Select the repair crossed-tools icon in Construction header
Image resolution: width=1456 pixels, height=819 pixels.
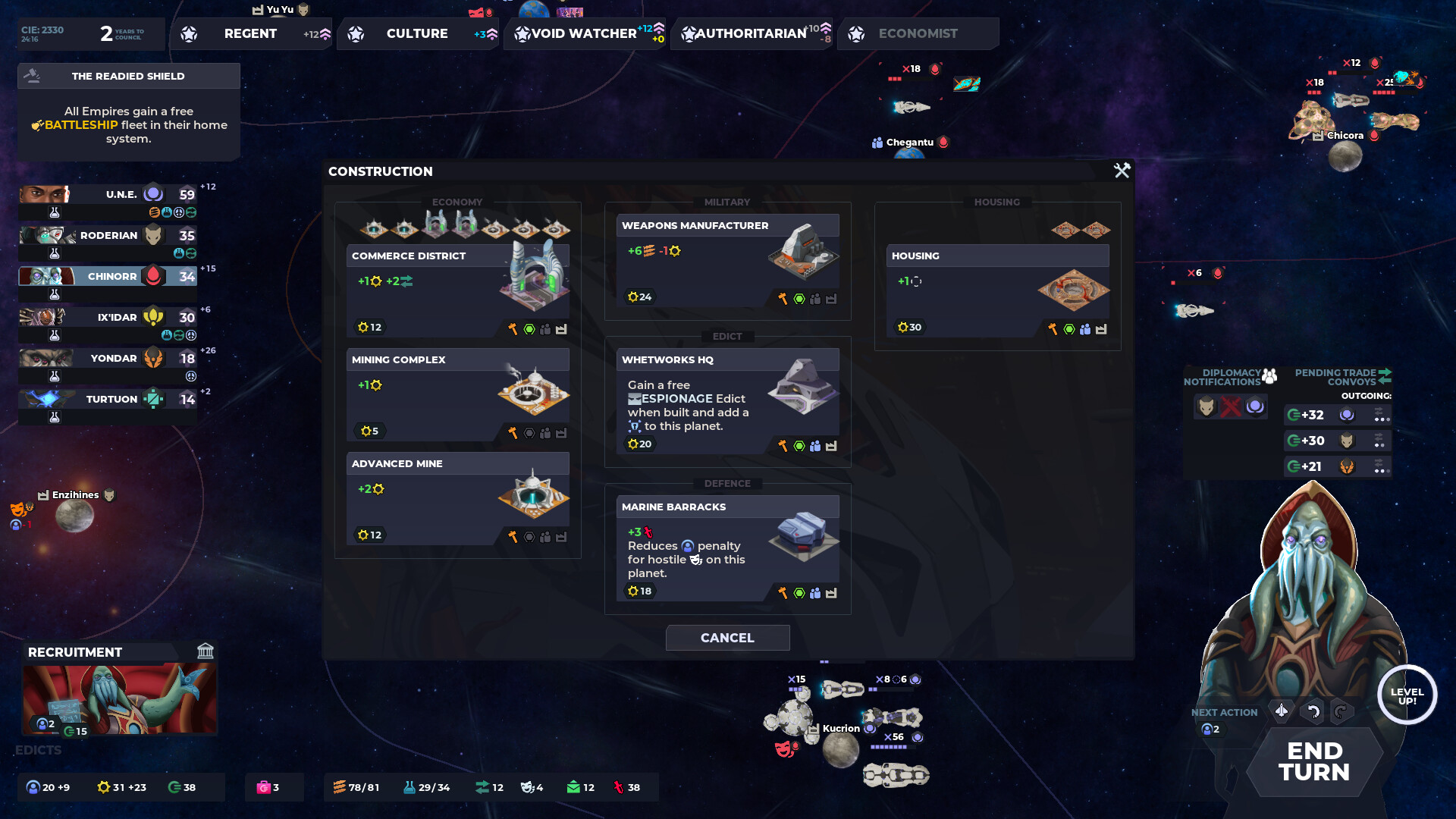(x=1122, y=171)
